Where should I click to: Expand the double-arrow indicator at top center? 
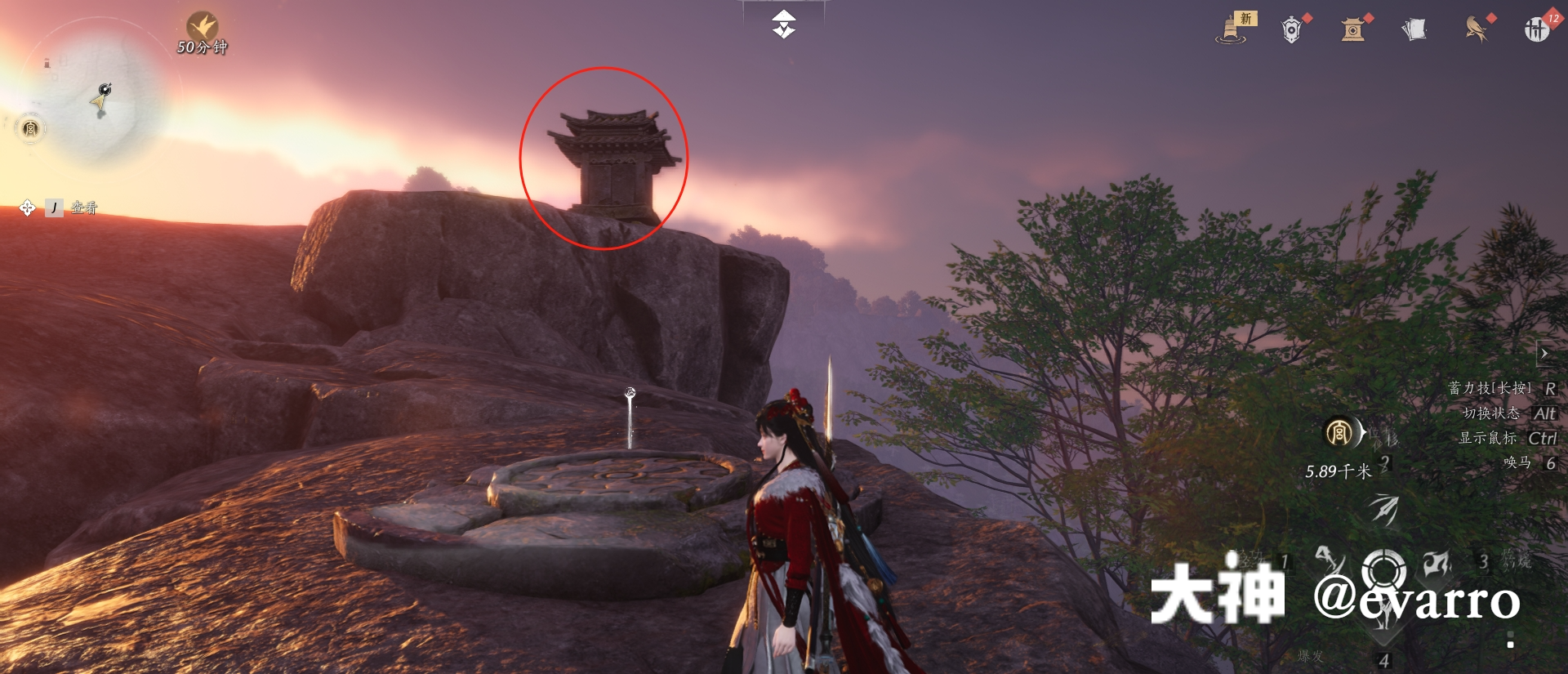(x=782, y=25)
